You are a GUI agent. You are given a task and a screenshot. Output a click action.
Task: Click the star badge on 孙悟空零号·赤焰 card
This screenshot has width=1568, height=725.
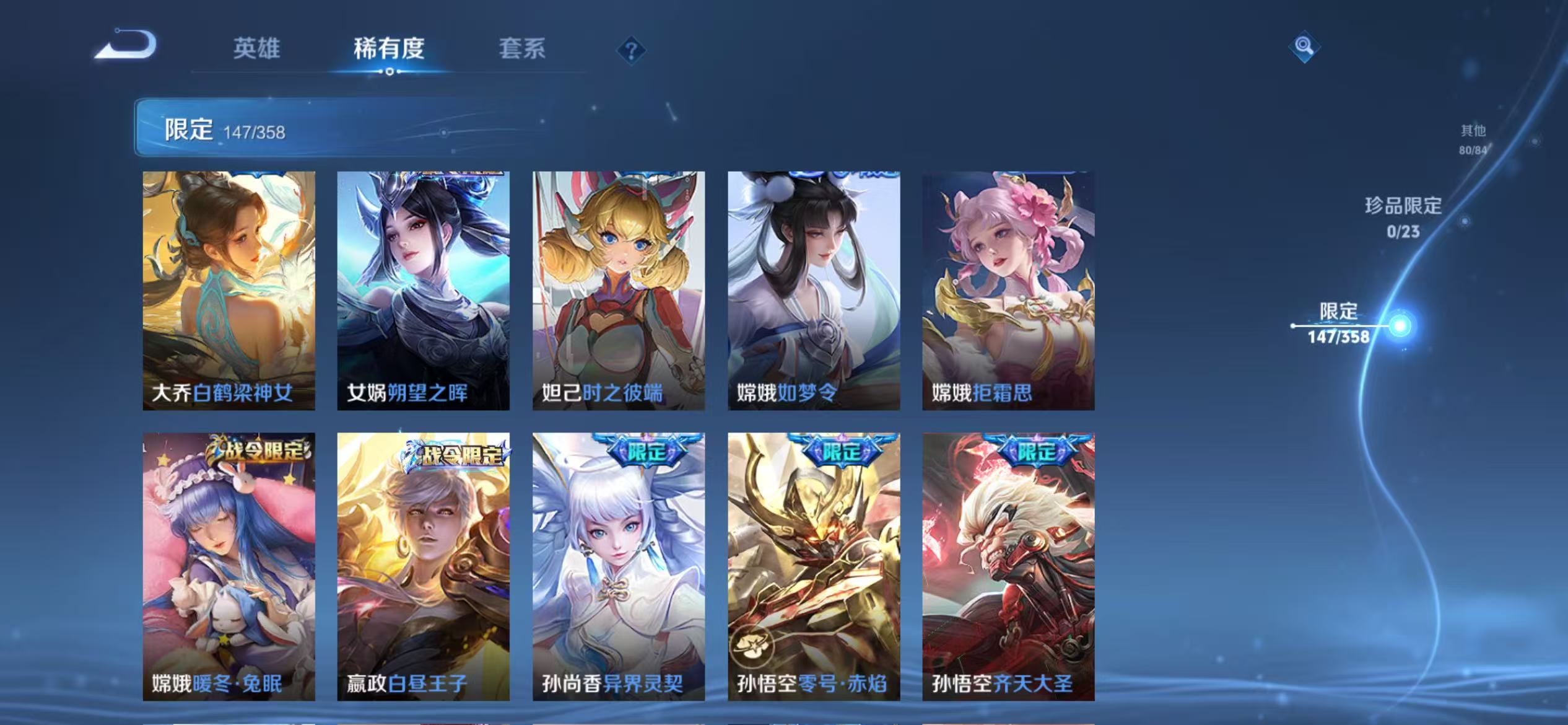(752, 647)
